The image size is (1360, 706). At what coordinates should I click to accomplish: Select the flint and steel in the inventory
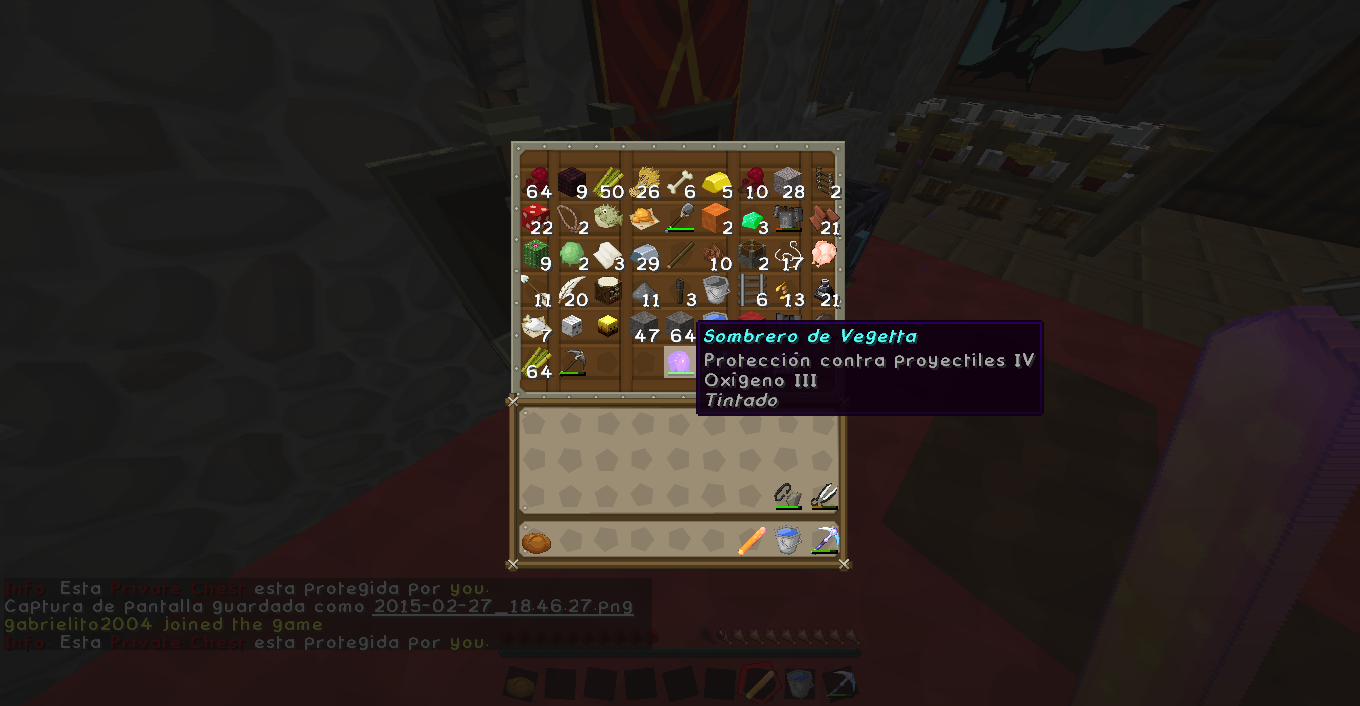coord(788,494)
